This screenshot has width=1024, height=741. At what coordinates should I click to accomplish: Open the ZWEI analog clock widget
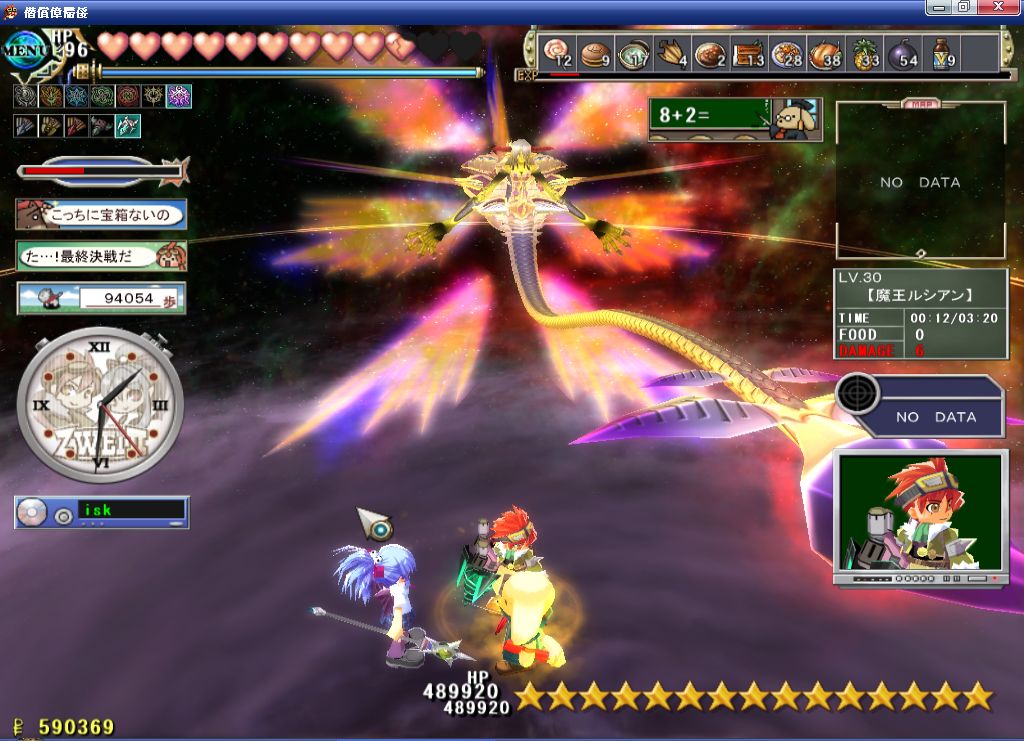[x=100, y=404]
